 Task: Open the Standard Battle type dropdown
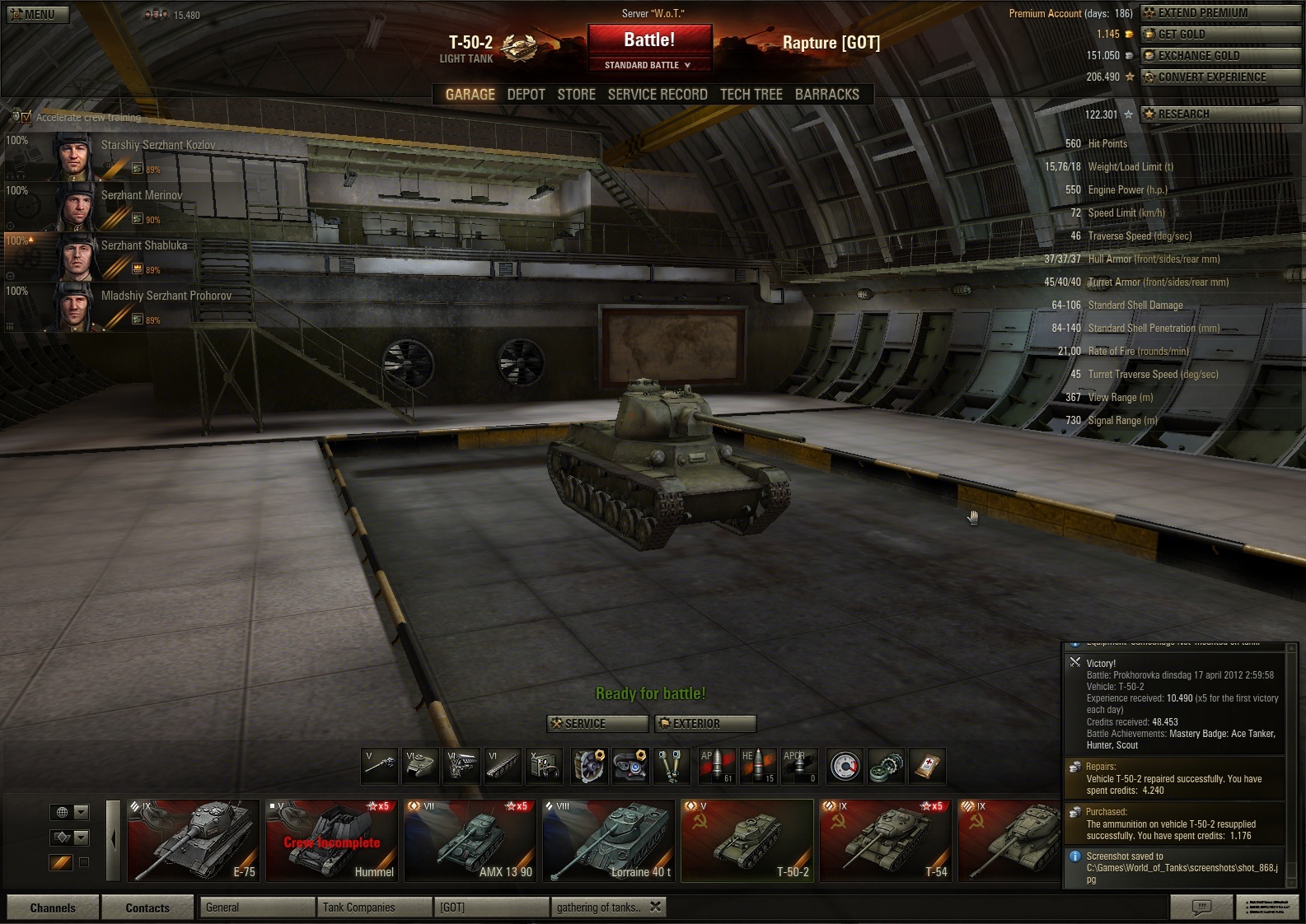648,65
